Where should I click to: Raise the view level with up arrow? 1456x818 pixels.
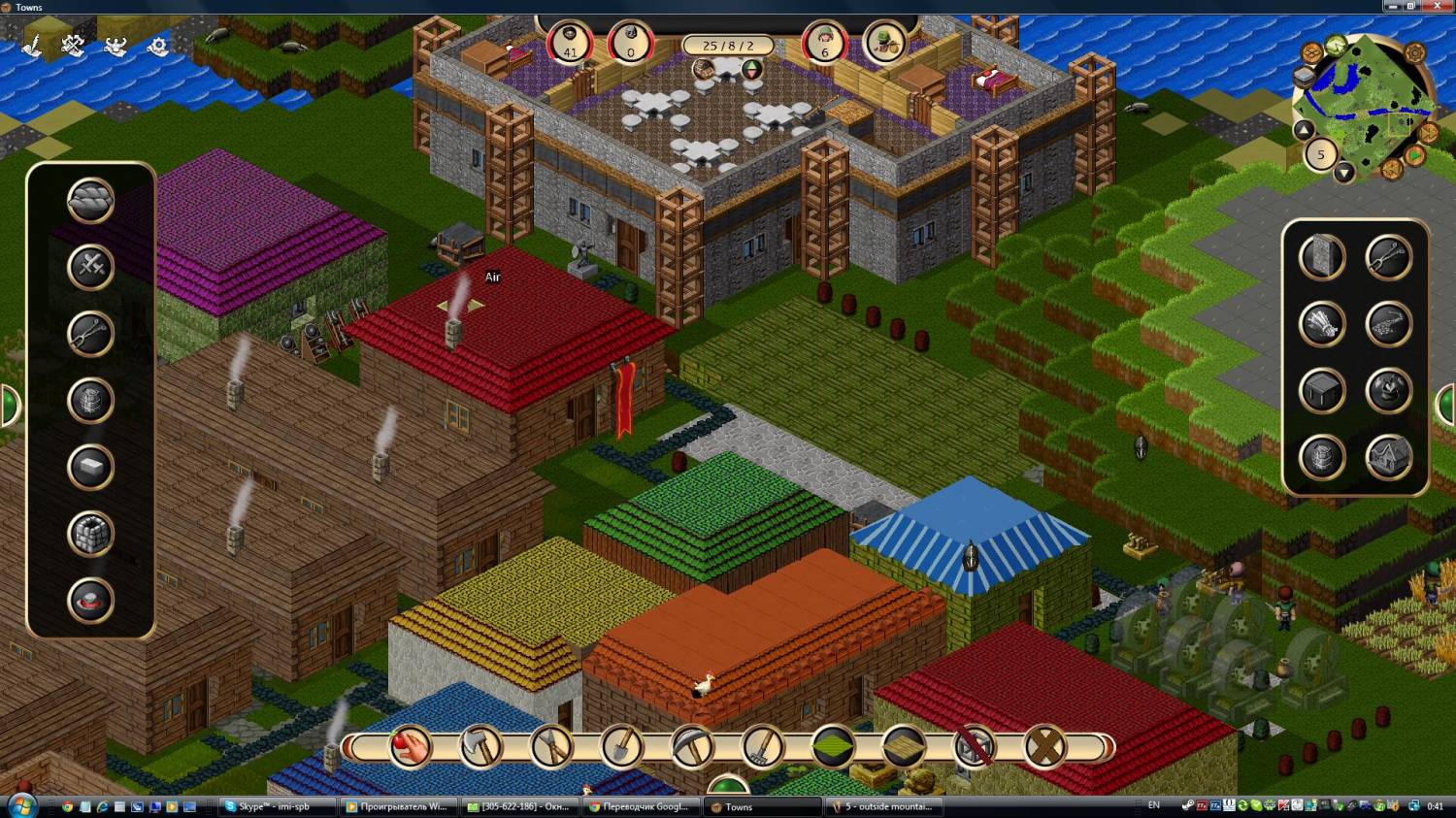(1304, 131)
